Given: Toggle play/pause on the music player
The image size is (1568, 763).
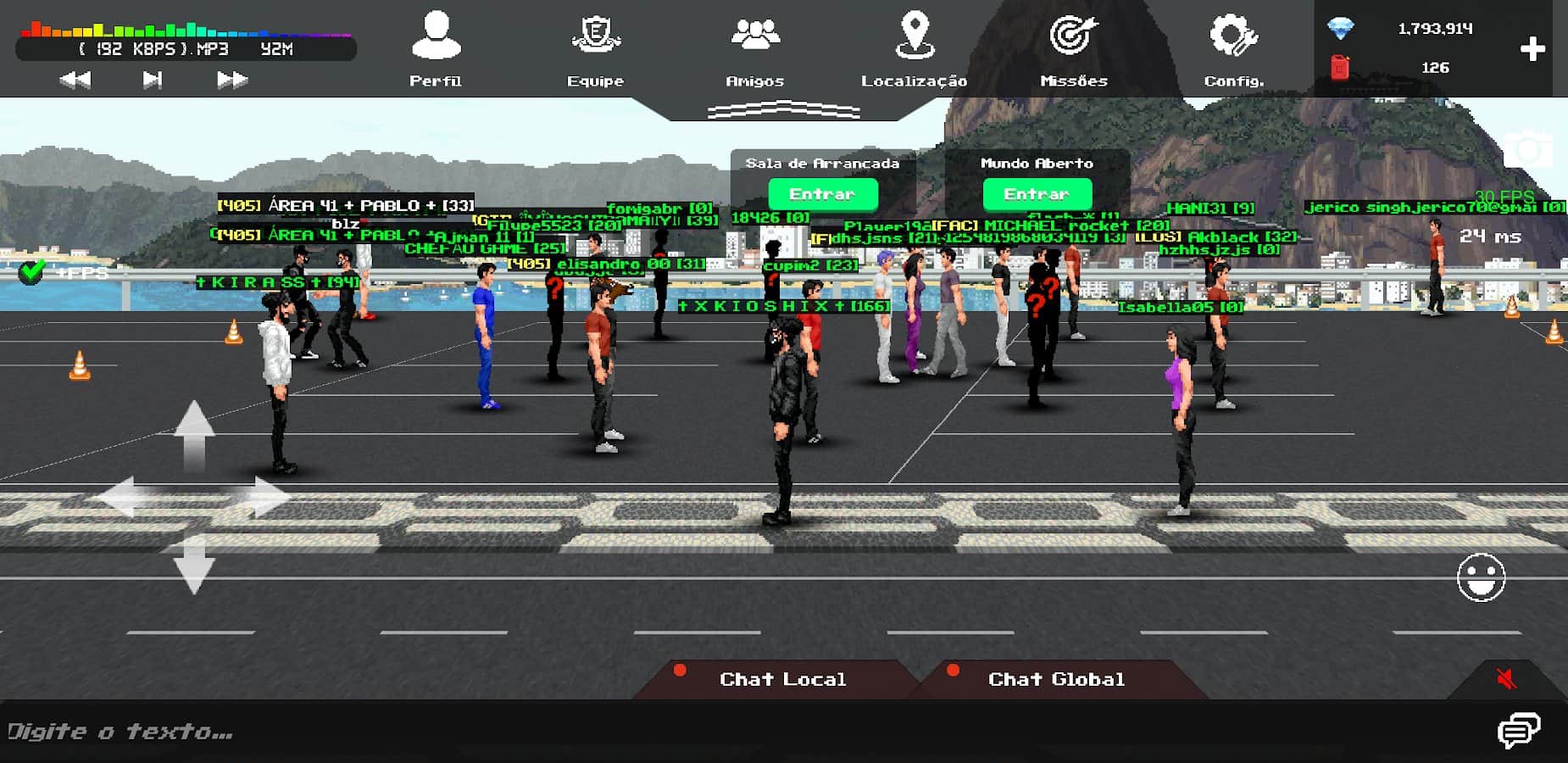Looking at the screenshot, I should pyautogui.click(x=153, y=80).
